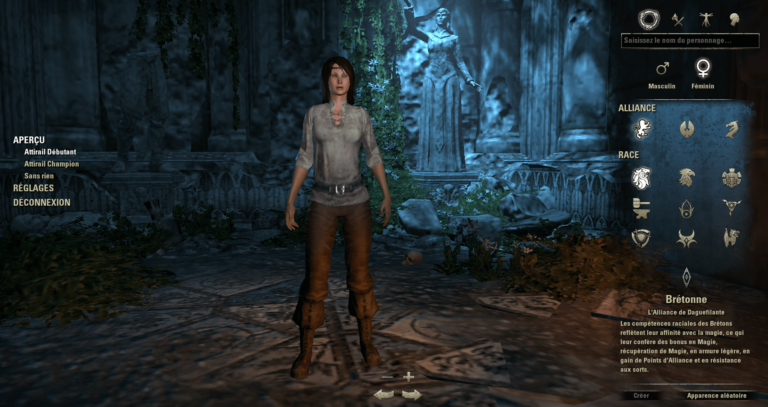Choose the lion alliance emblem

tap(640, 128)
